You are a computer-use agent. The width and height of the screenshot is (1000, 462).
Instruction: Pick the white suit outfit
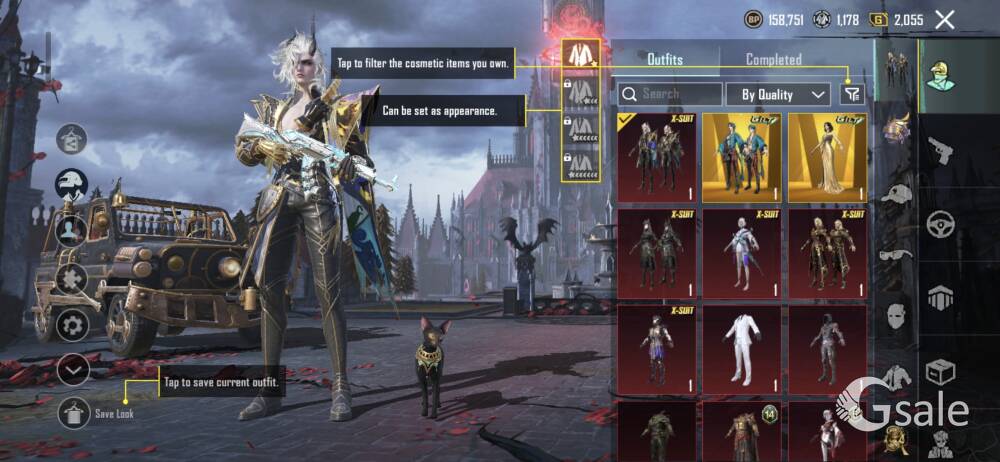[x=741, y=348]
